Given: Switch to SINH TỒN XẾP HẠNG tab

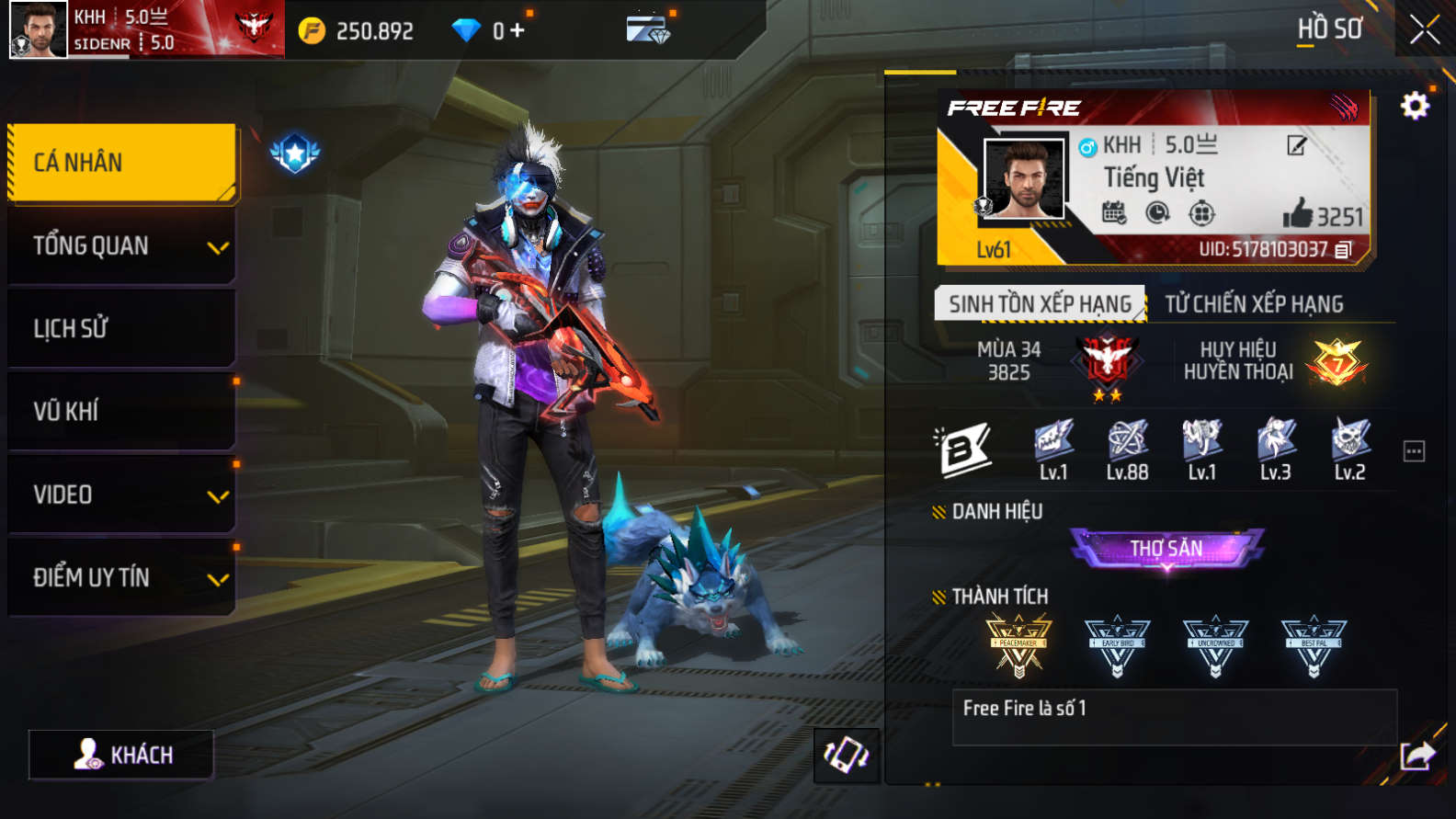Looking at the screenshot, I should (x=1040, y=303).
